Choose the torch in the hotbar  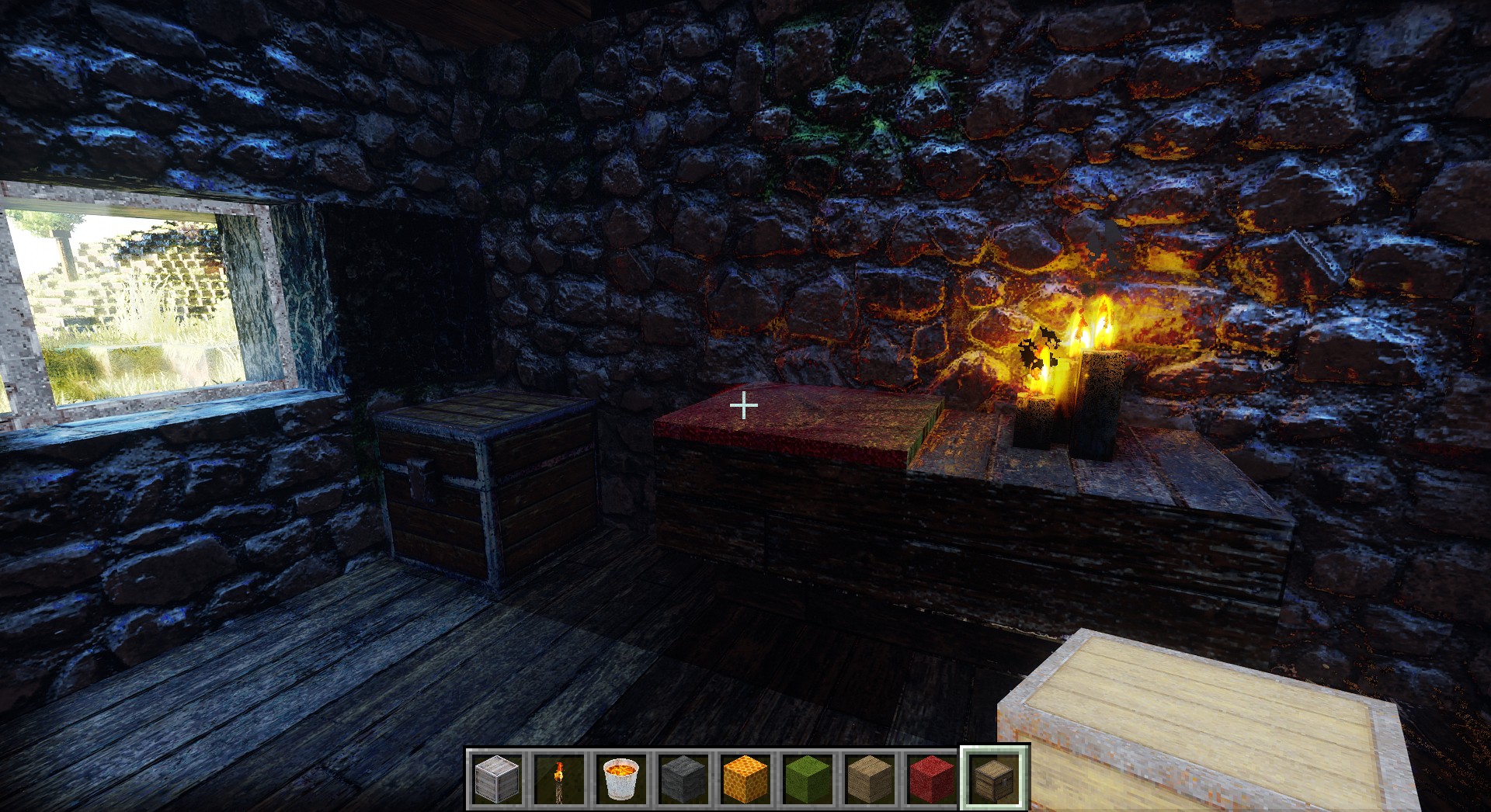559,777
